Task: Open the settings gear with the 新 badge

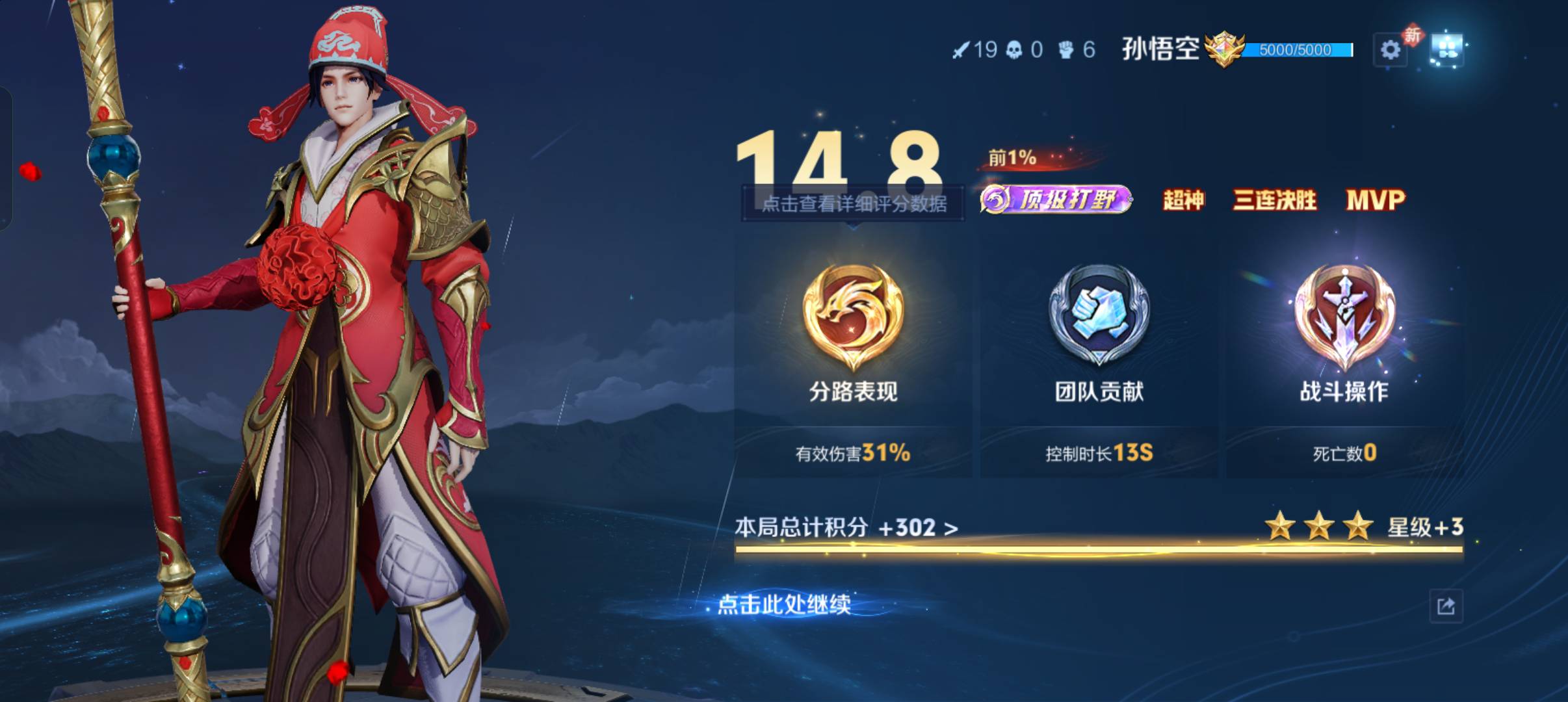Action: (x=1390, y=49)
